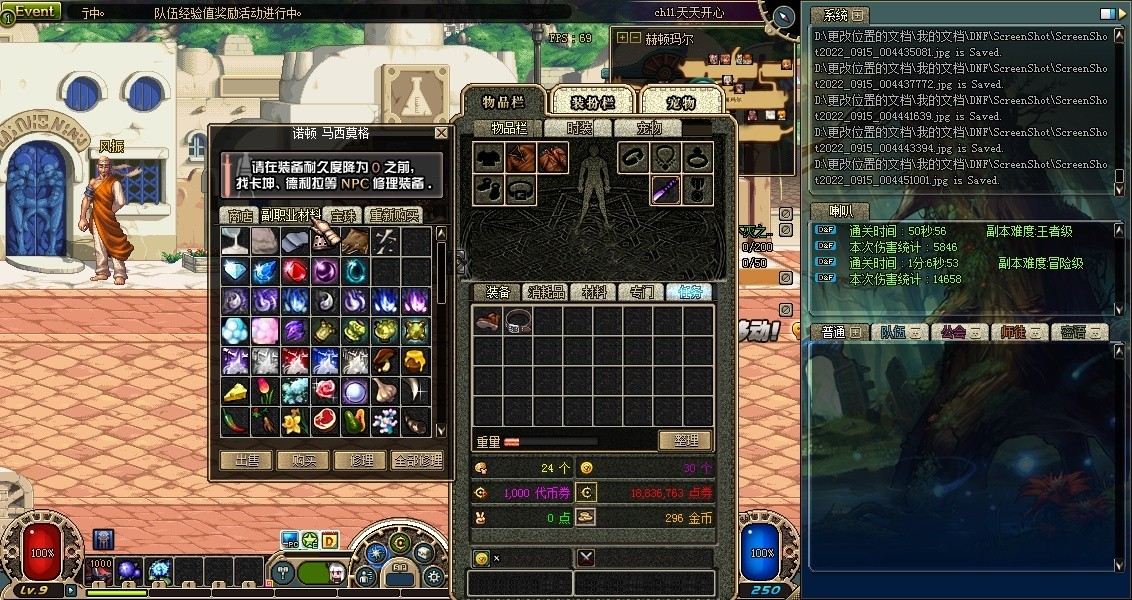Open the 装扮栏 avatar panel tab
This screenshot has height=600, width=1132.
pyautogui.click(x=591, y=102)
